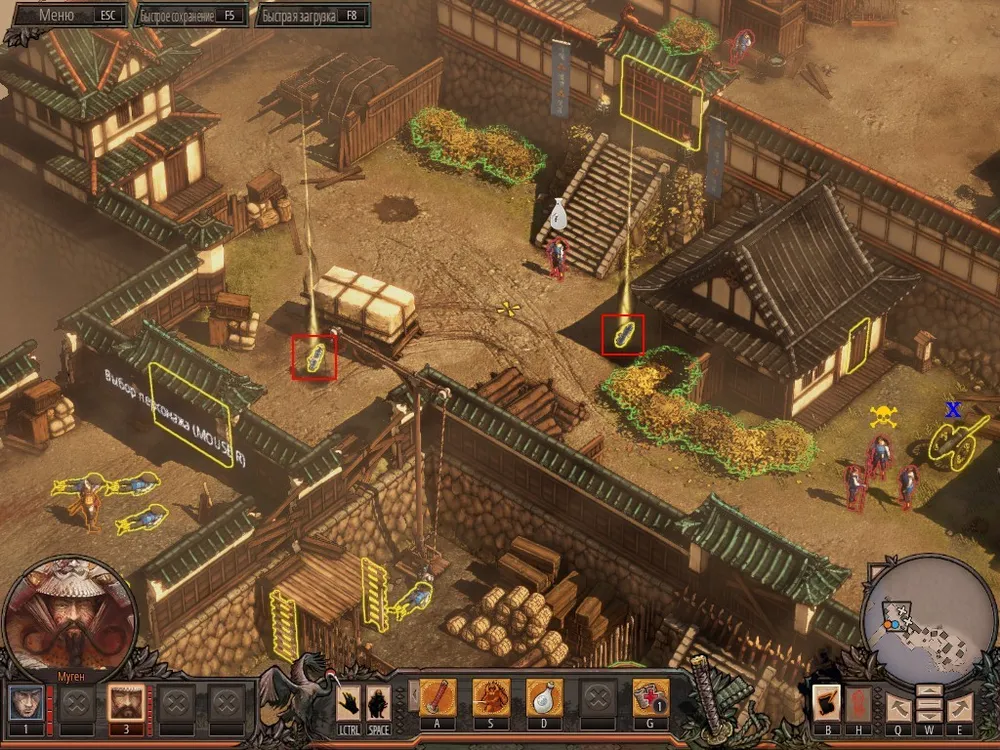Select the bearded samurai portrait slot 3
Screen dimensions: 1000x750
pyautogui.click(x=122, y=701)
